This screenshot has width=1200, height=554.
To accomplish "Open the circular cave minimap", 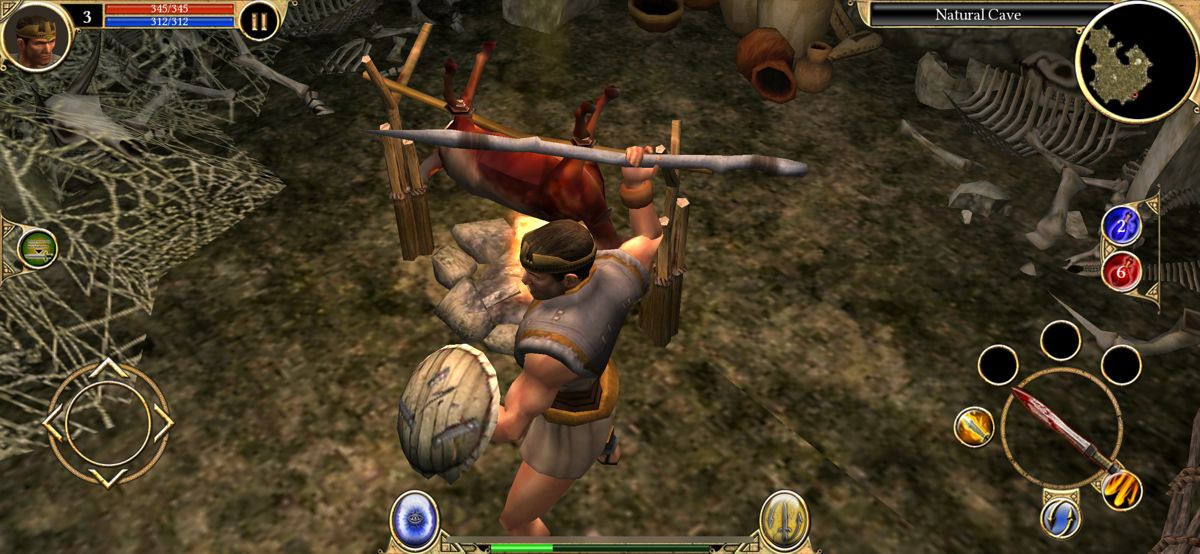I will click(1123, 60).
